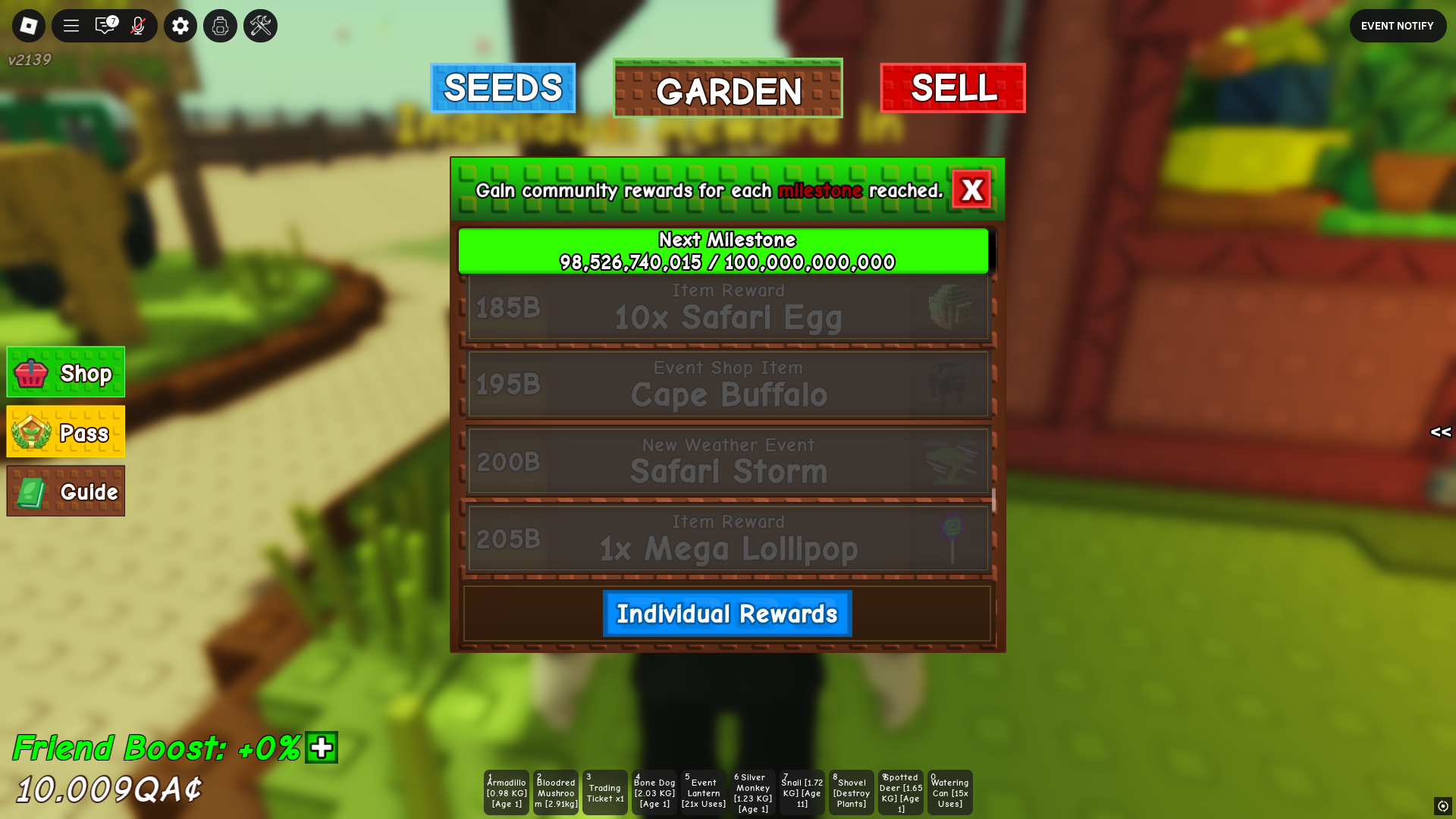This screenshot has height=819, width=1456.
Task: Click the green plus next to Friend Boost
Action: pyautogui.click(x=321, y=748)
